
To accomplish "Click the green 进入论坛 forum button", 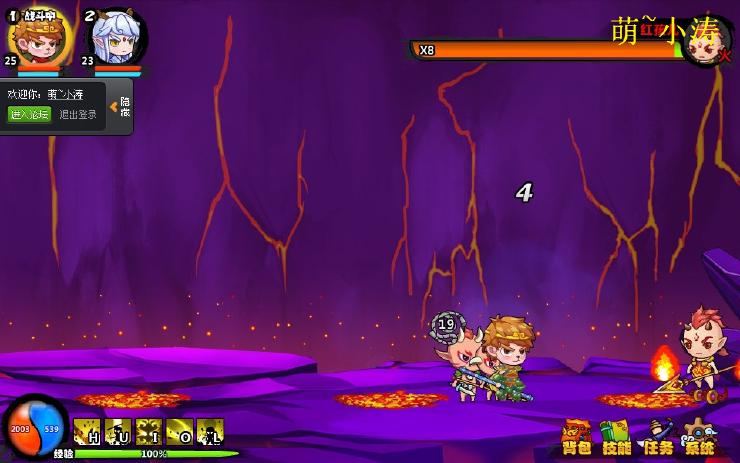I will tap(29, 114).
